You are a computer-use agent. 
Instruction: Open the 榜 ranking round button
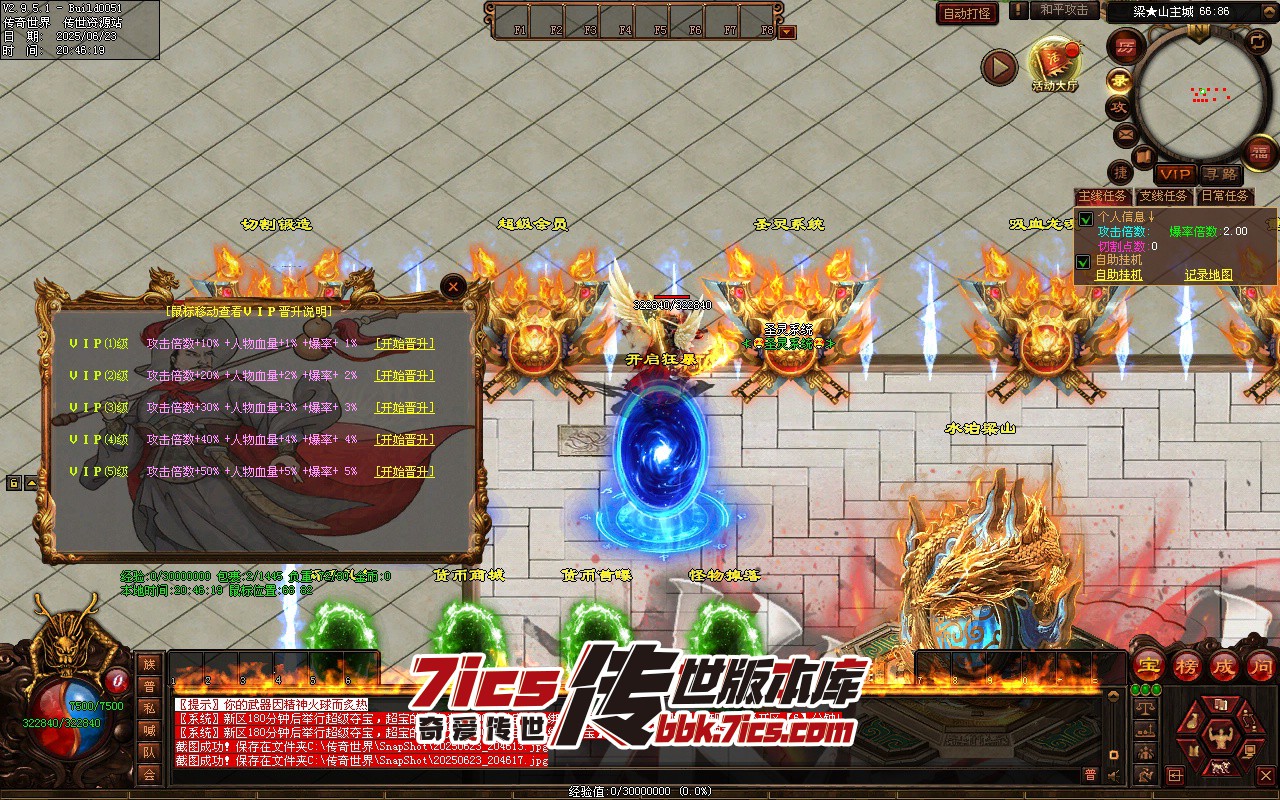coord(1186,665)
